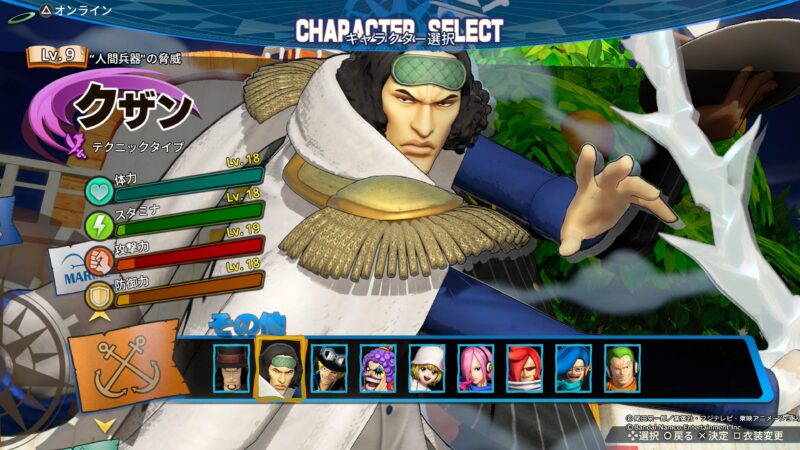Pick the Sabo portrait with goggles hat
Viewport: 800px width, 450px height.
click(x=328, y=367)
